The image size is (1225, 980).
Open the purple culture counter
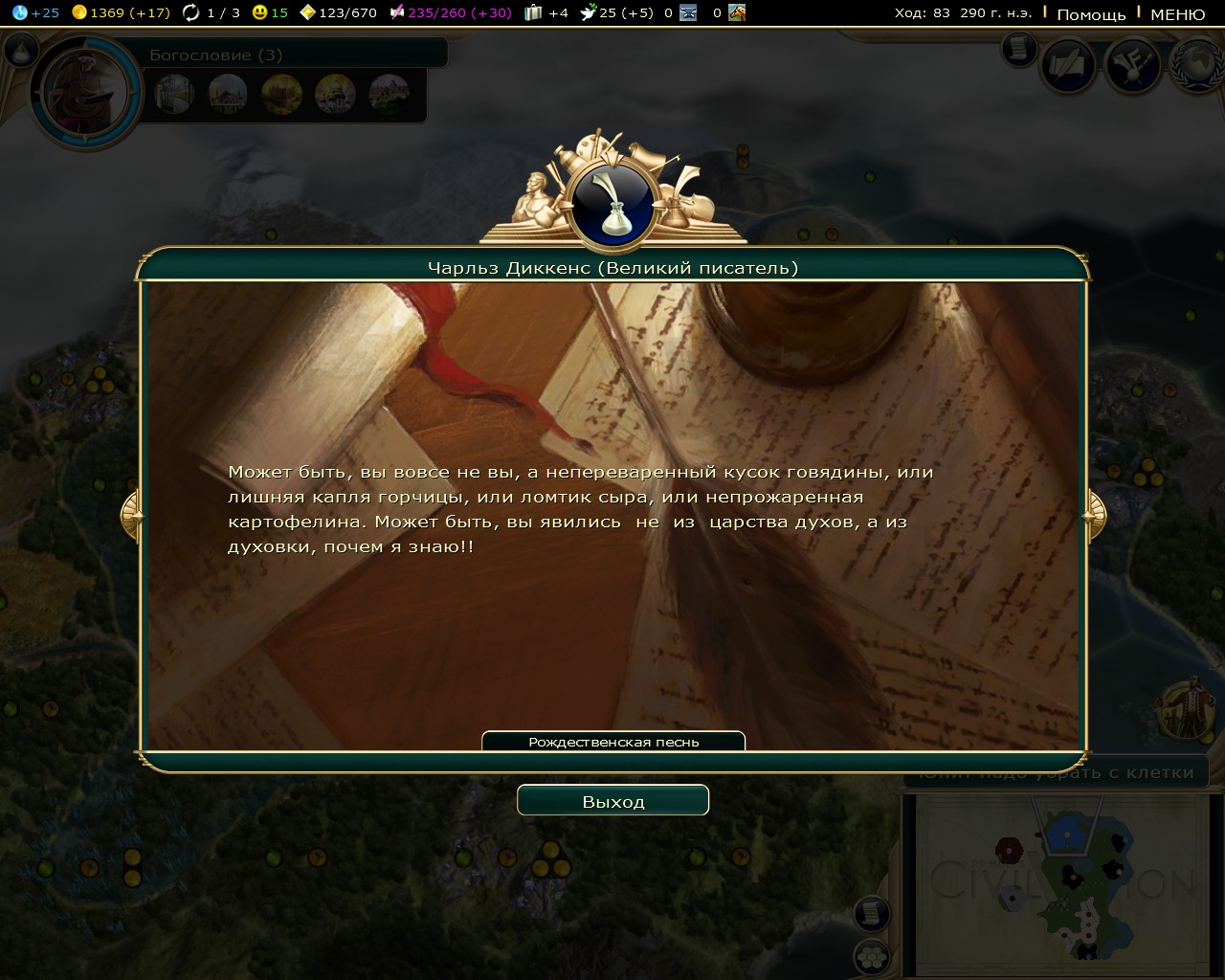[x=450, y=12]
